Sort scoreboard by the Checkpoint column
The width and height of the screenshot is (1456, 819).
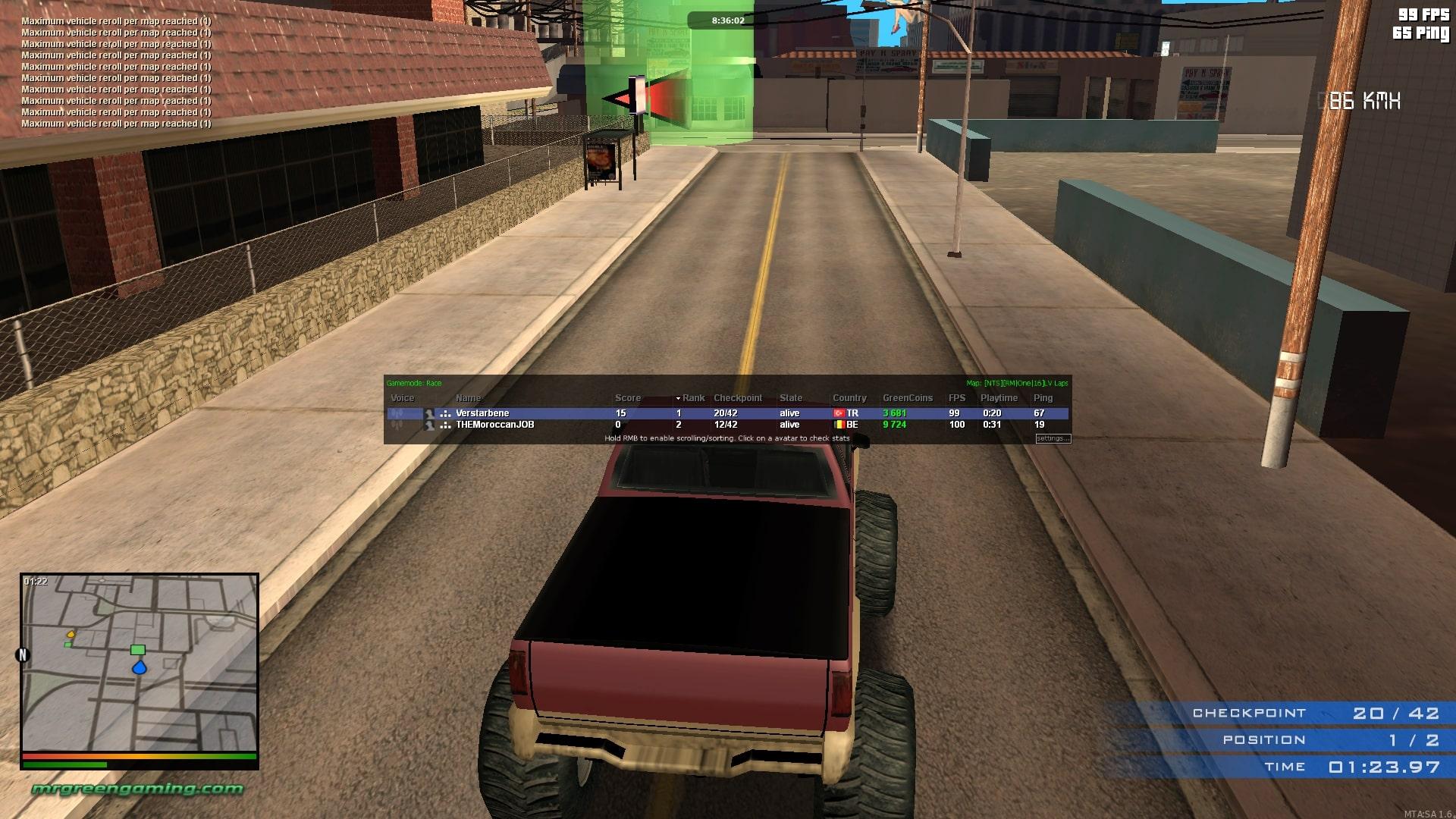point(737,398)
